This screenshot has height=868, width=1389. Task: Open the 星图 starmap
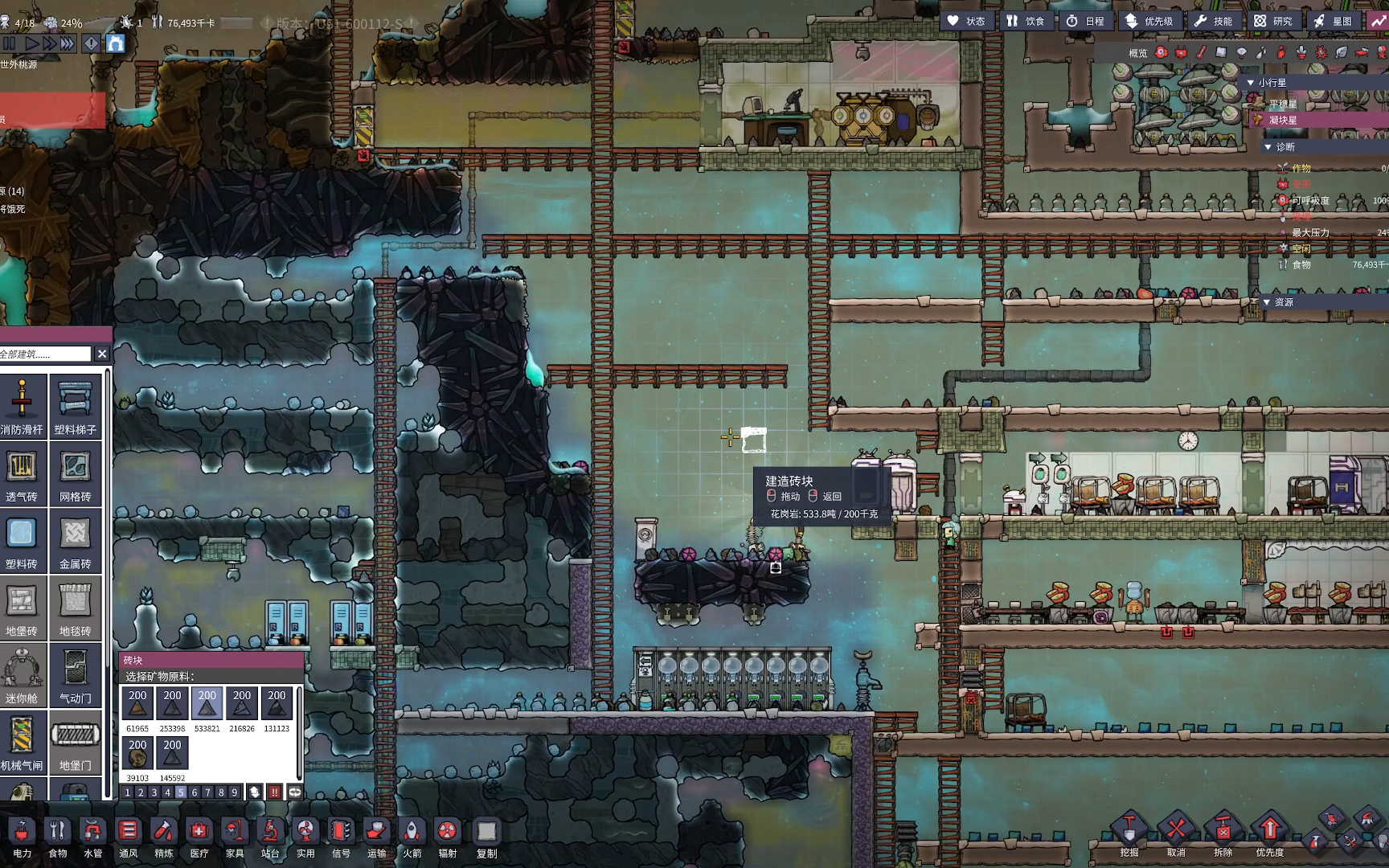(1333, 21)
